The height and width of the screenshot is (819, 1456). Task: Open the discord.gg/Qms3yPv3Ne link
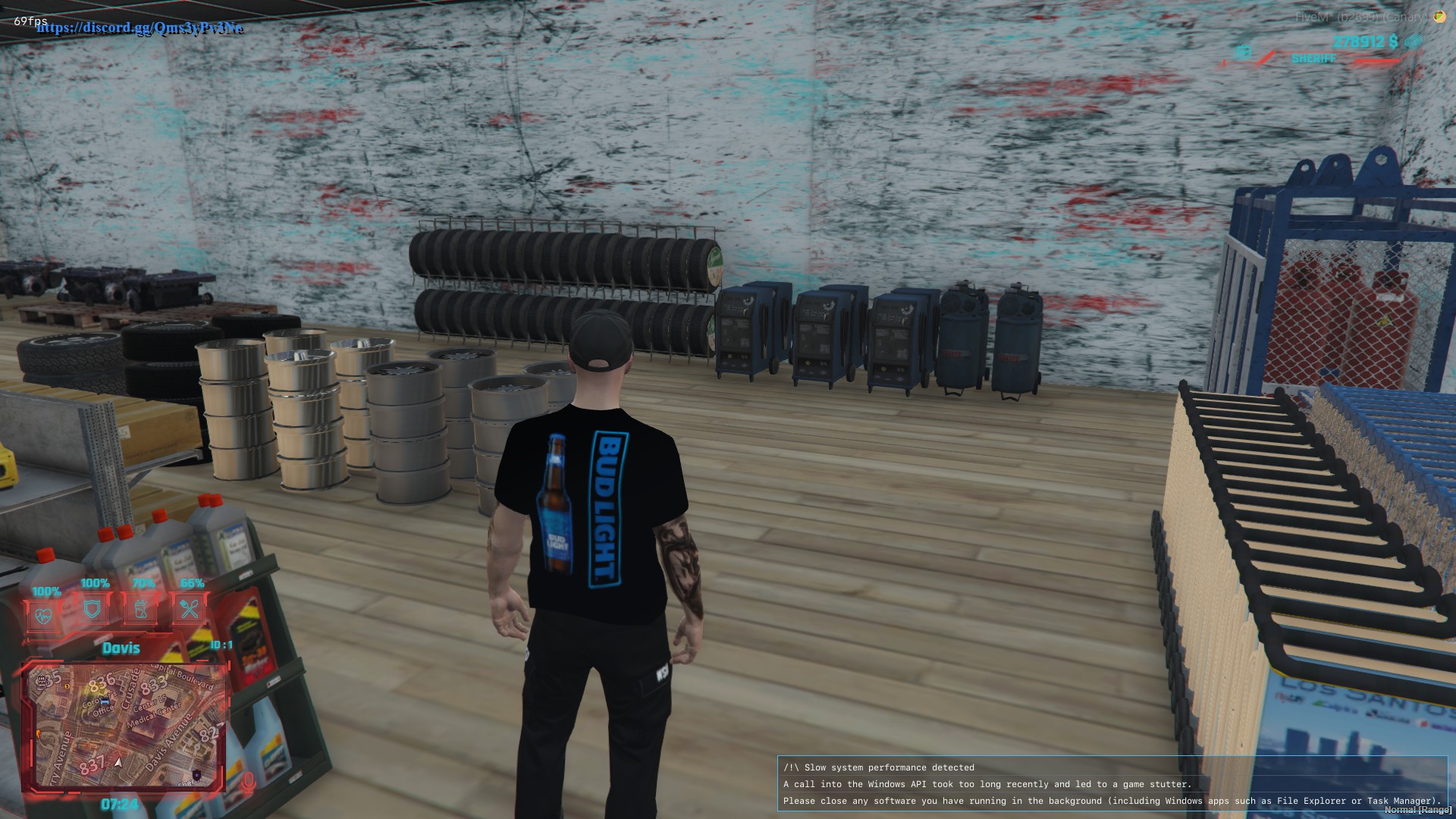[x=140, y=29]
